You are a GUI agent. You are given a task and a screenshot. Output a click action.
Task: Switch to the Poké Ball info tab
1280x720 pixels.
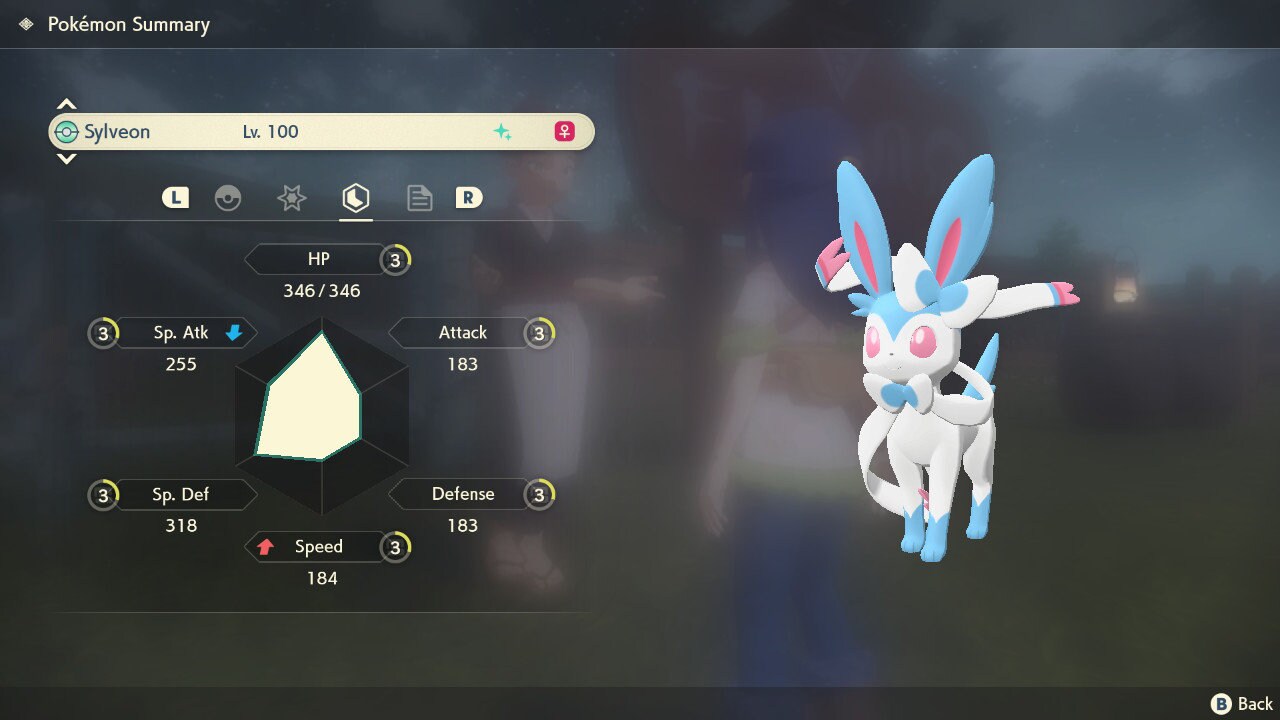pos(228,198)
